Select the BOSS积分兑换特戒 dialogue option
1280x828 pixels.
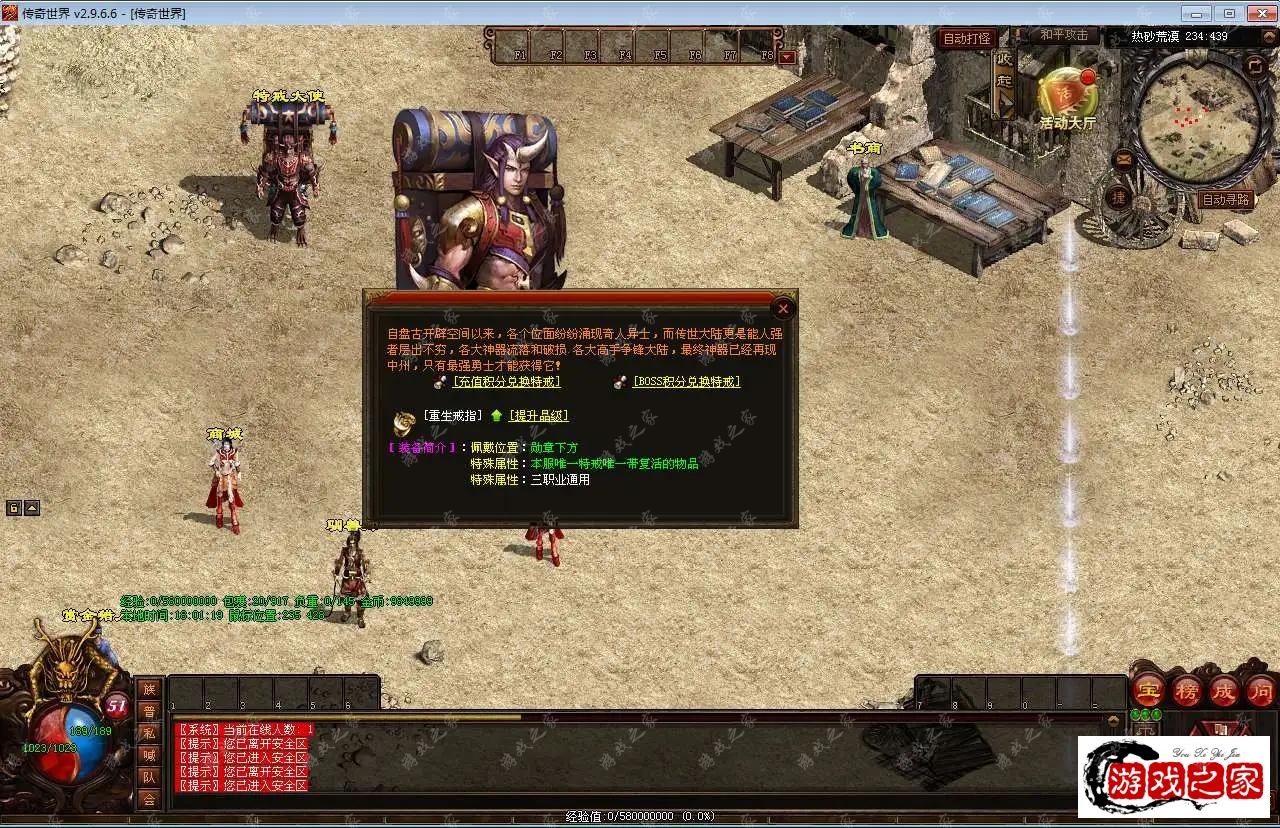click(x=686, y=381)
